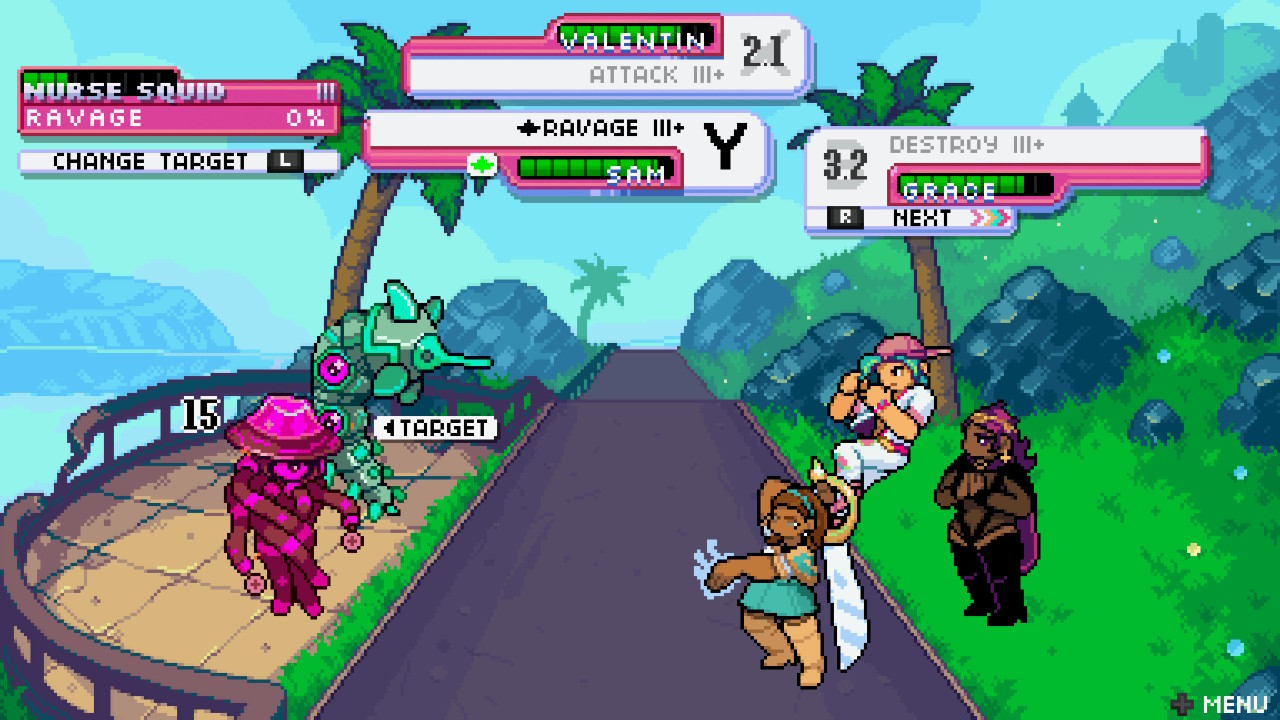Image resolution: width=1280 pixels, height=720 pixels.
Task: Click the III rank pips on Nurse Squid bar
Action: [x=326, y=92]
